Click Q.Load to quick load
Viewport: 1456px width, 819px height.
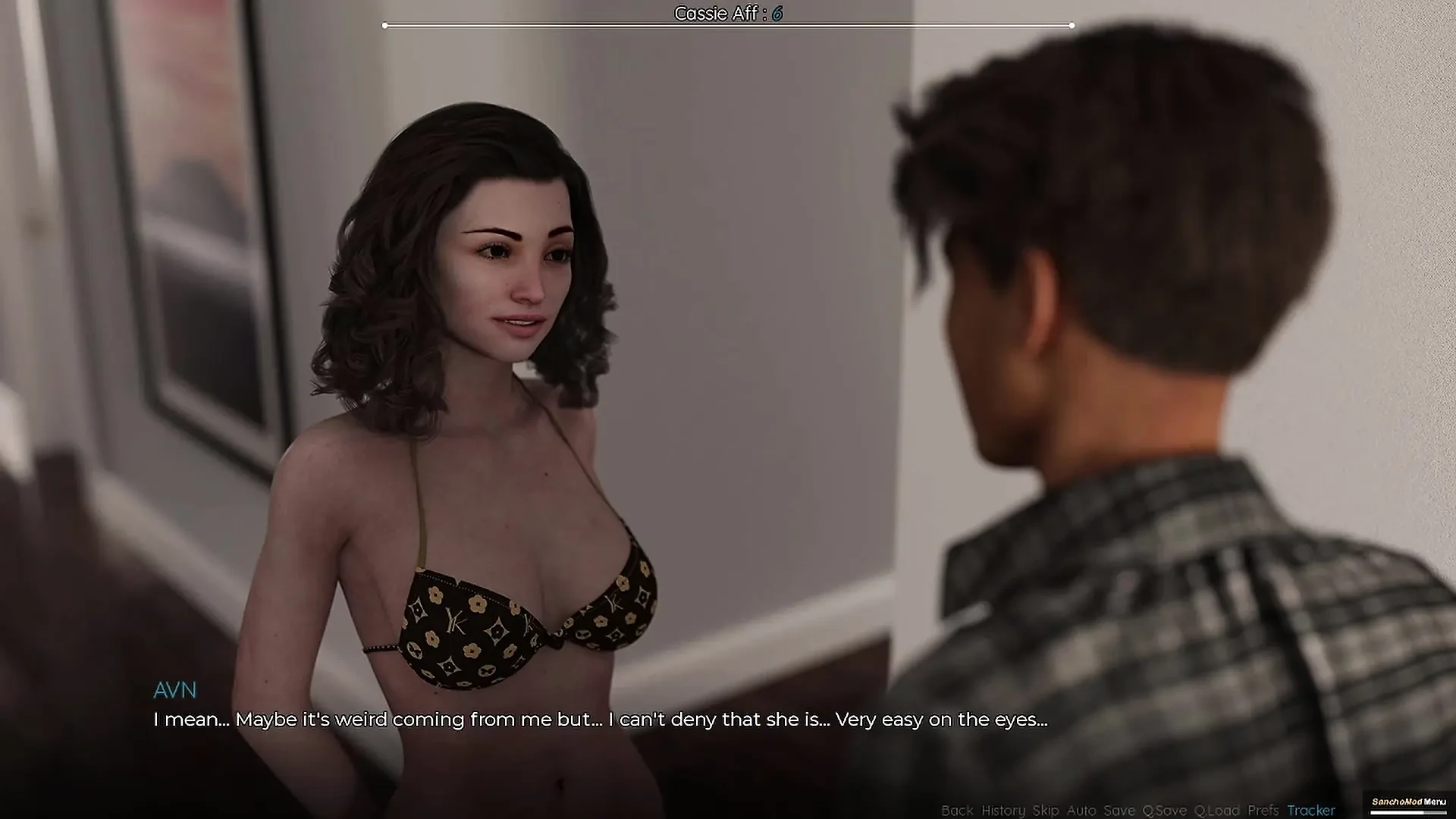click(1217, 810)
